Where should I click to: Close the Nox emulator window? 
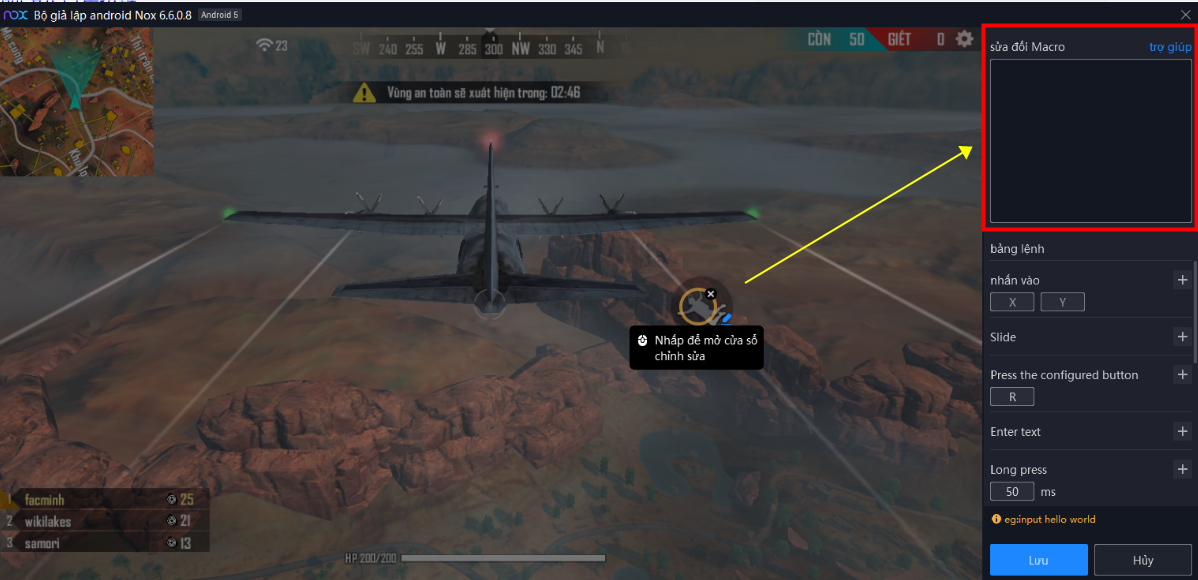[1185, 14]
